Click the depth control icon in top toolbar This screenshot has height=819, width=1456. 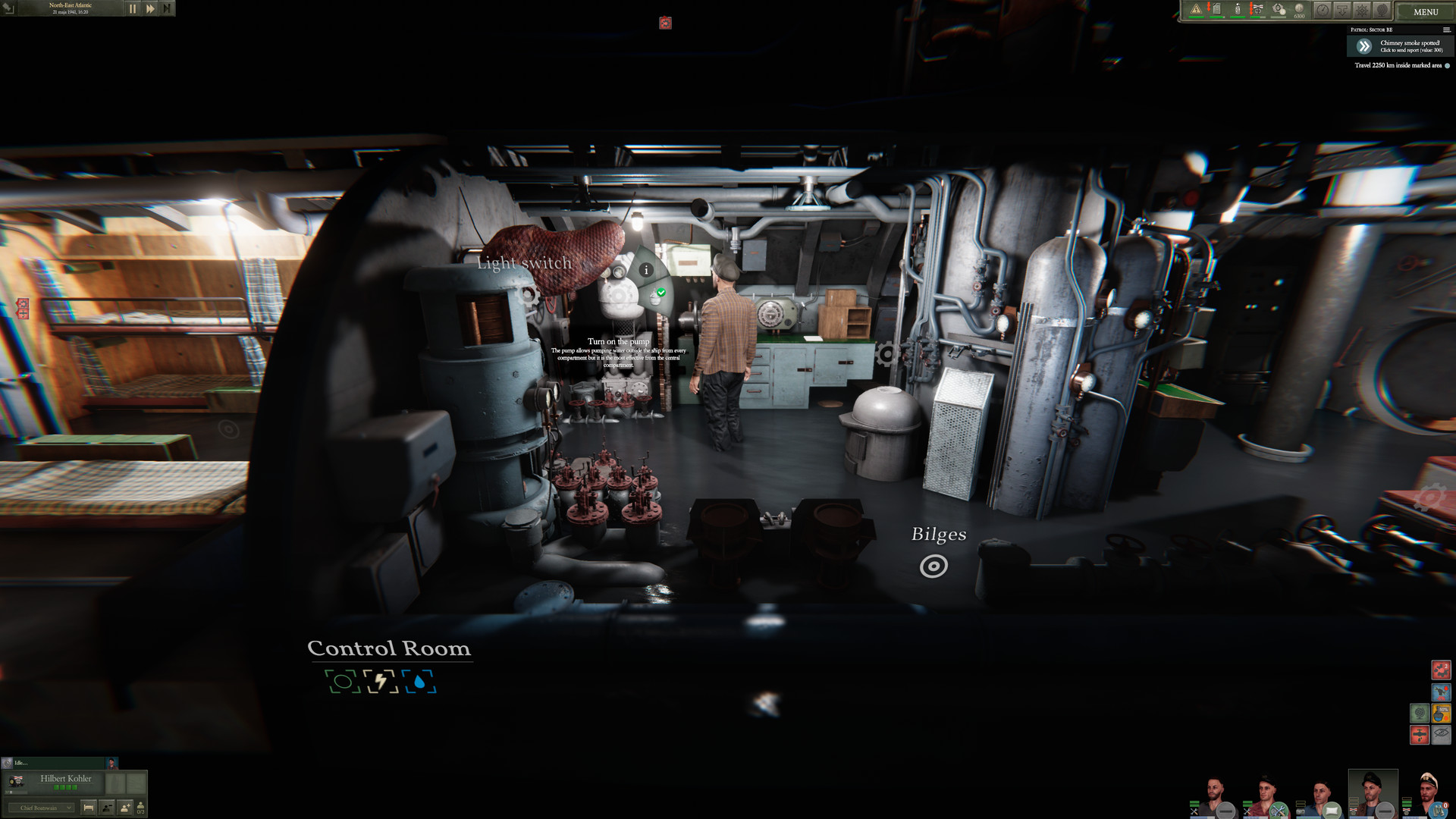click(x=1342, y=10)
